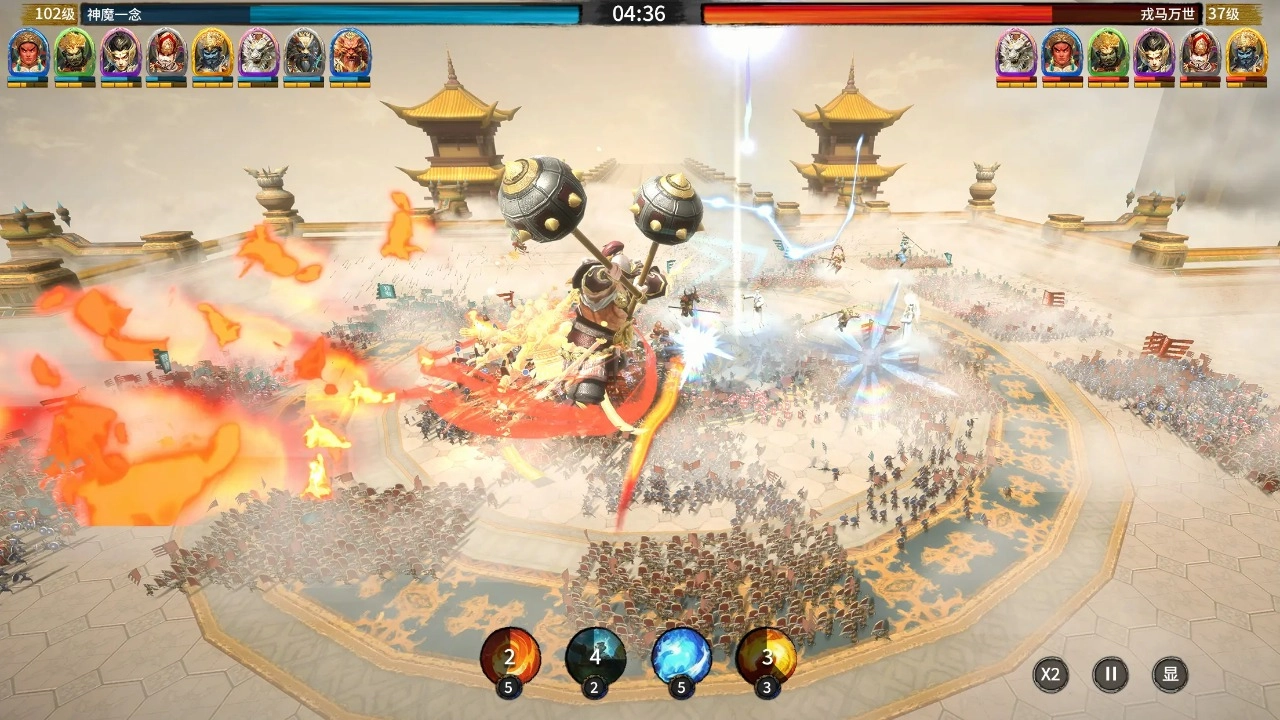Trigger the golden flame skill orb
This screenshot has height=720, width=1280.
[767, 657]
